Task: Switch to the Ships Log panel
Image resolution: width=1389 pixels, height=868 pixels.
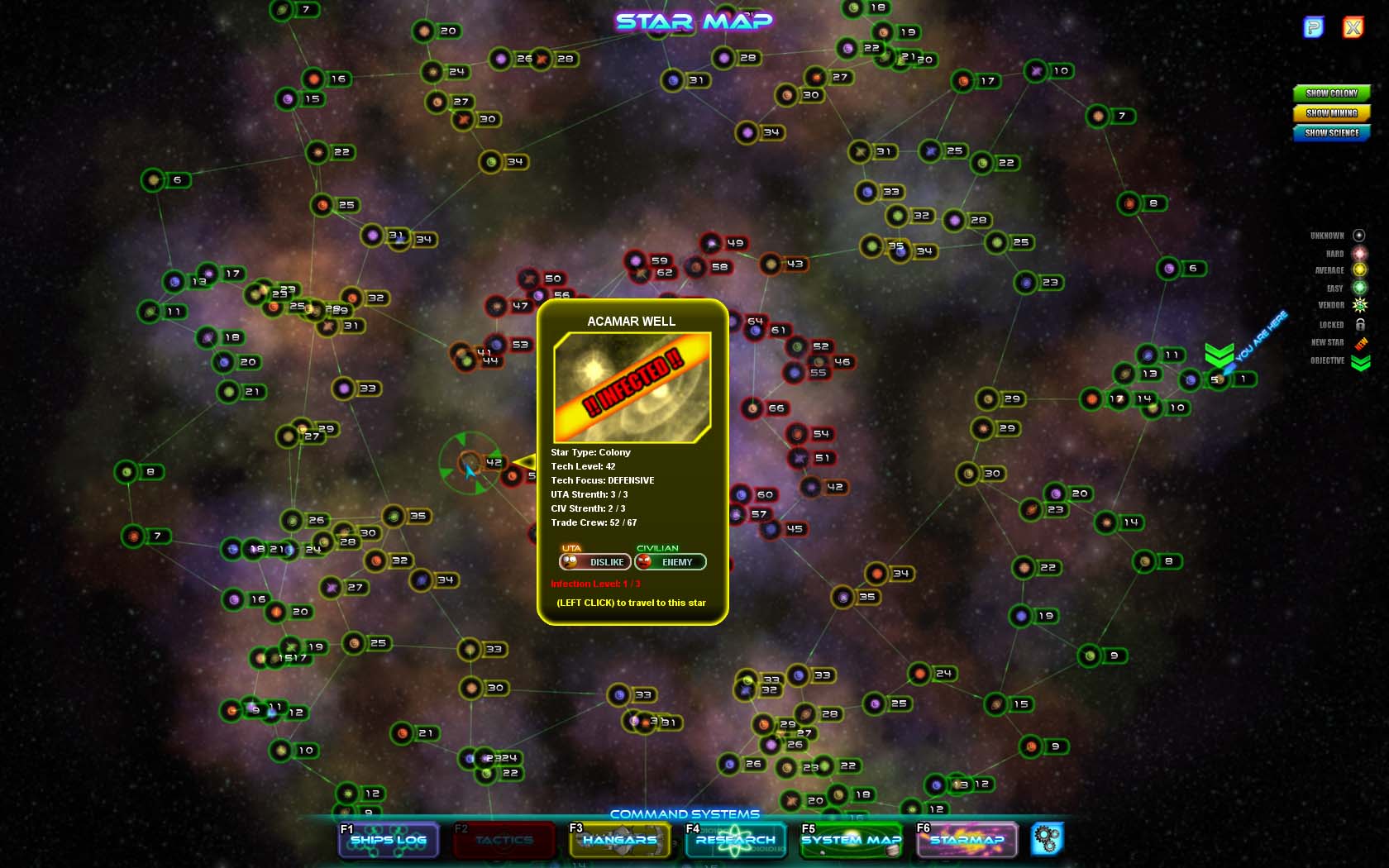Action: pos(389,840)
